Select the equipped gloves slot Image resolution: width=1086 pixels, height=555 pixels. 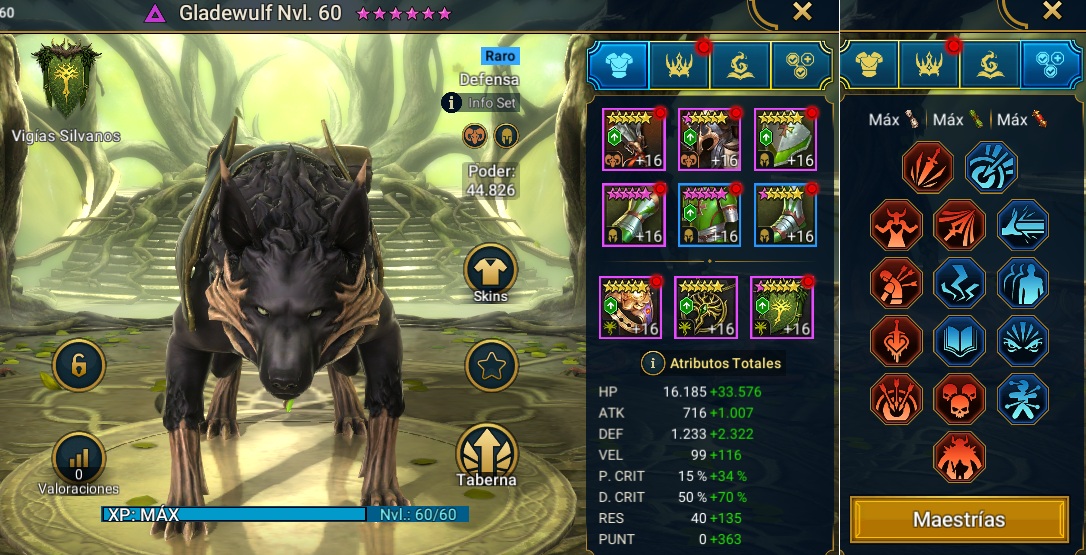[x=634, y=214]
